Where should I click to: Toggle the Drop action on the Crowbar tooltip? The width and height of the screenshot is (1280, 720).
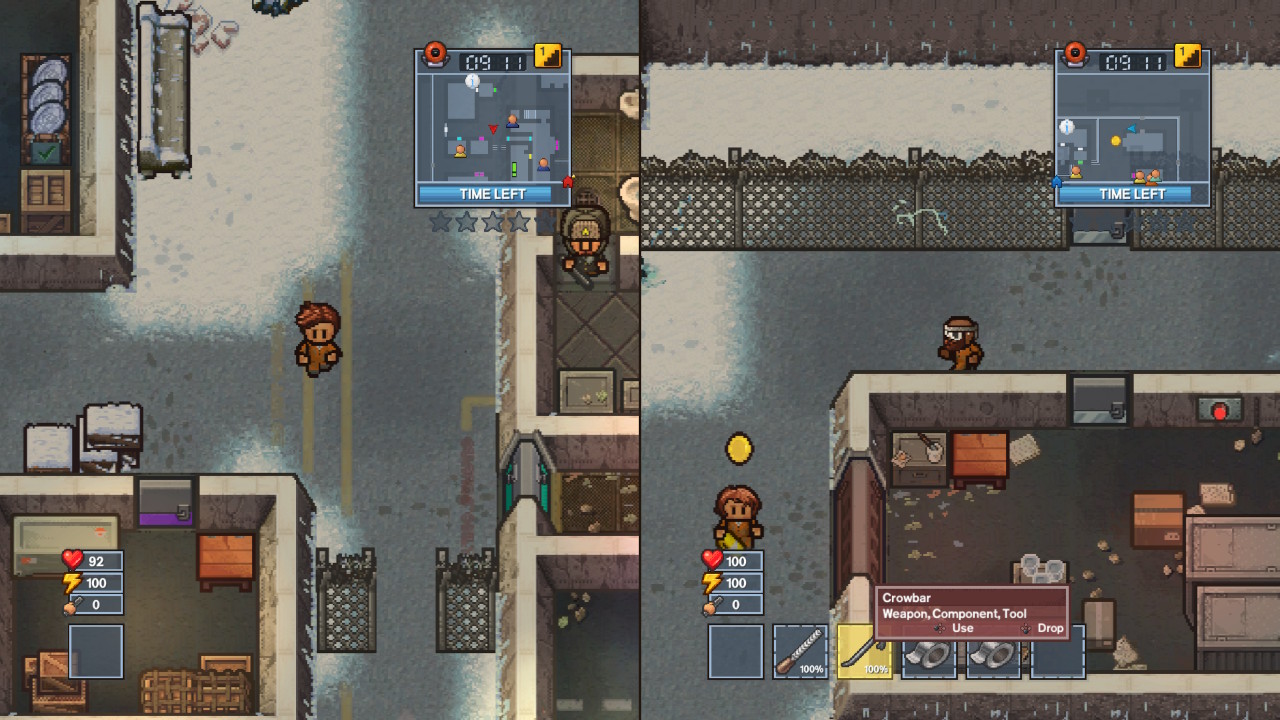pyautogui.click(x=1048, y=628)
